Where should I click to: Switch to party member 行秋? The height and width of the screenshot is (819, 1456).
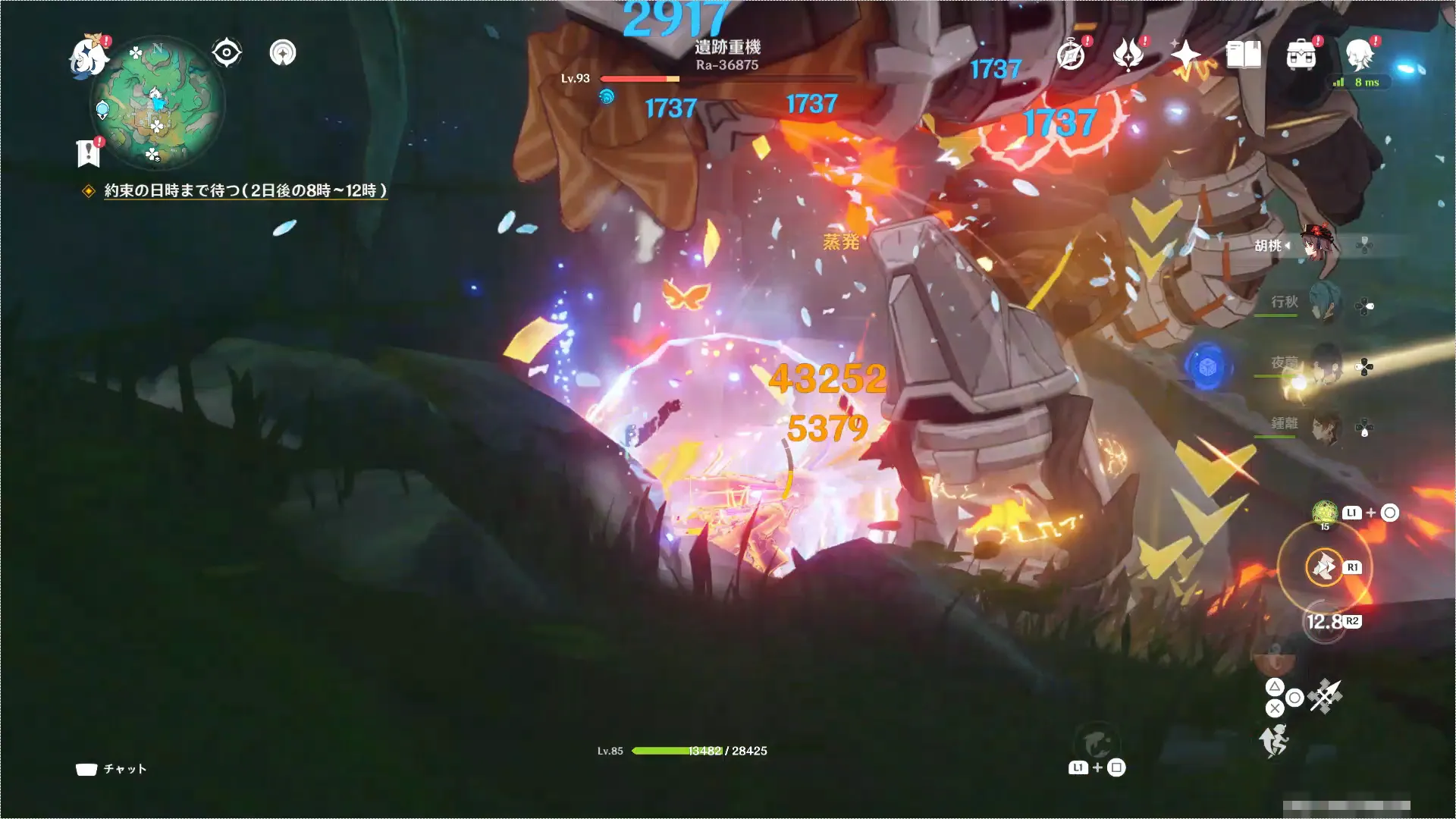tap(1324, 303)
